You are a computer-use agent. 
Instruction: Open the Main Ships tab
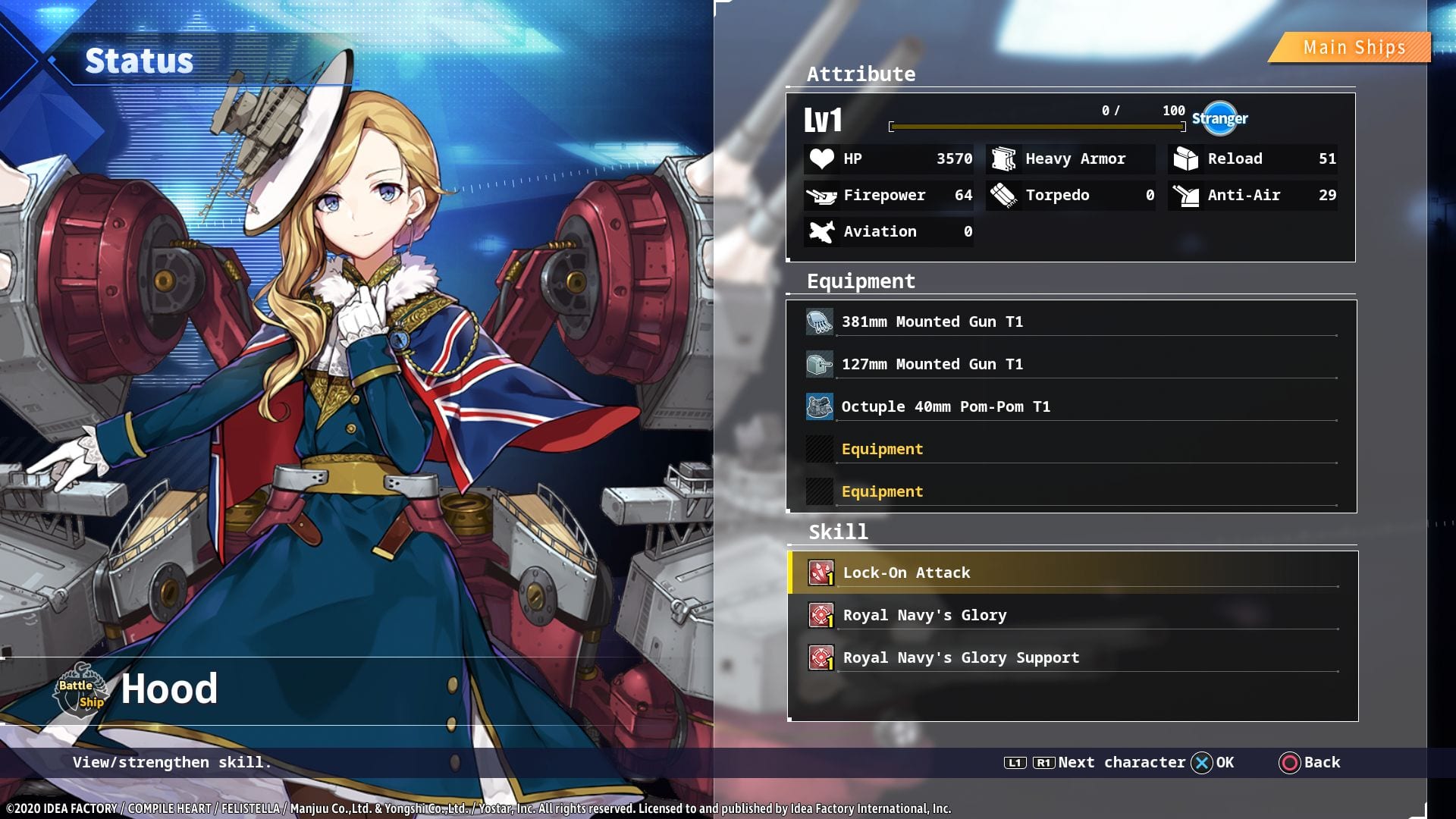click(1353, 48)
